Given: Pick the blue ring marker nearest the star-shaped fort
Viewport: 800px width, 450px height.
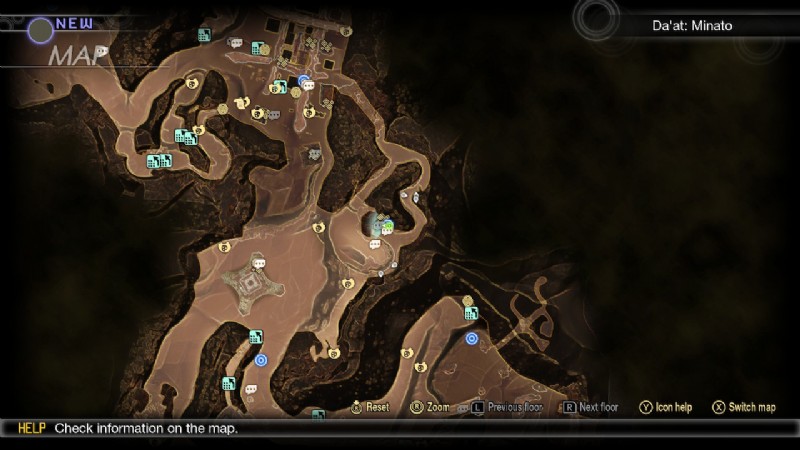Looking at the screenshot, I should tap(261, 360).
